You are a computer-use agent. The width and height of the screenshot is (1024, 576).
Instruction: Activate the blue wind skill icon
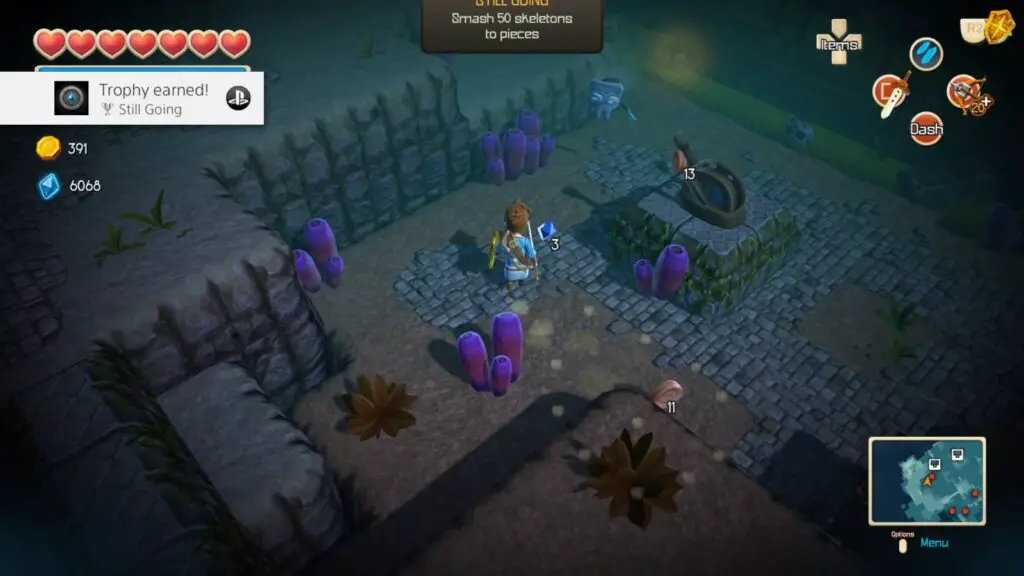[x=926, y=54]
